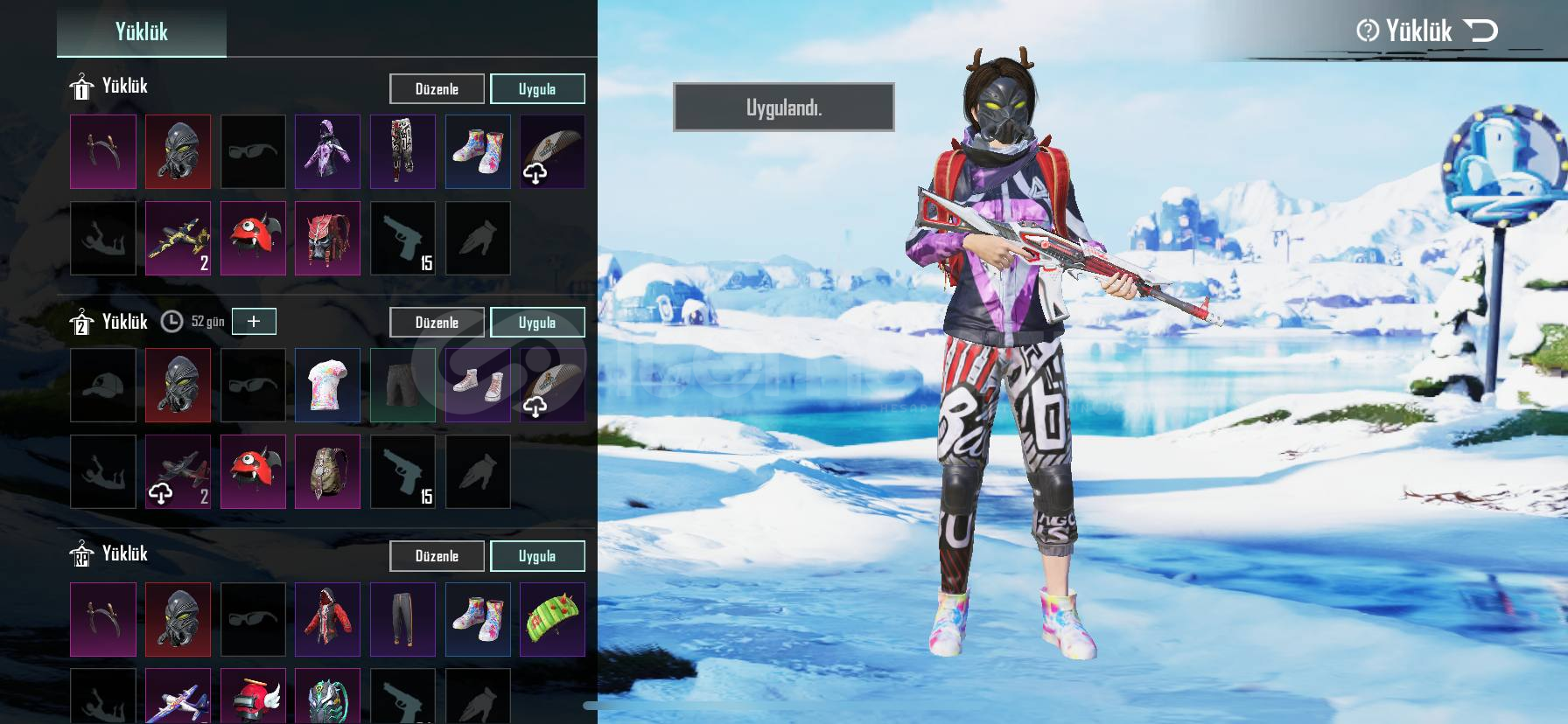Select the tan camo backpack slot
The width and height of the screenshot is (1568, 724).
click(x=327, y=472)
